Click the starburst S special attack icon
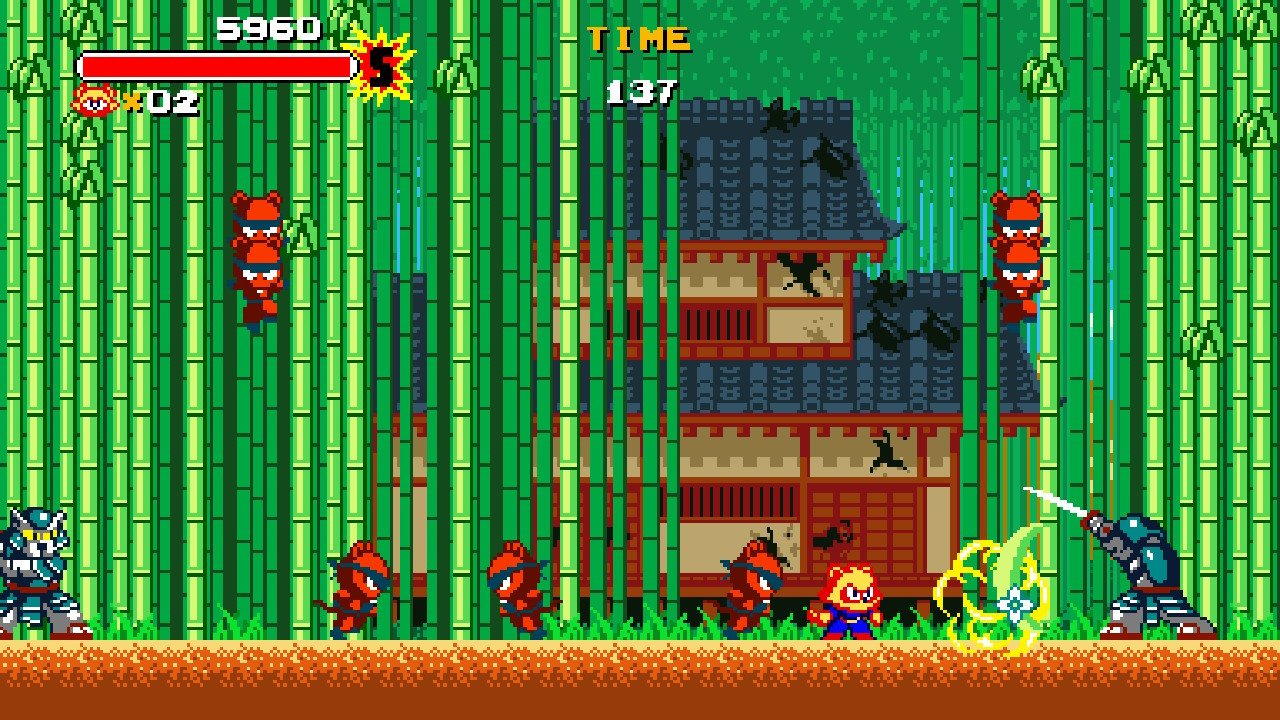1280x720 pixels. [x=379, y=66]
